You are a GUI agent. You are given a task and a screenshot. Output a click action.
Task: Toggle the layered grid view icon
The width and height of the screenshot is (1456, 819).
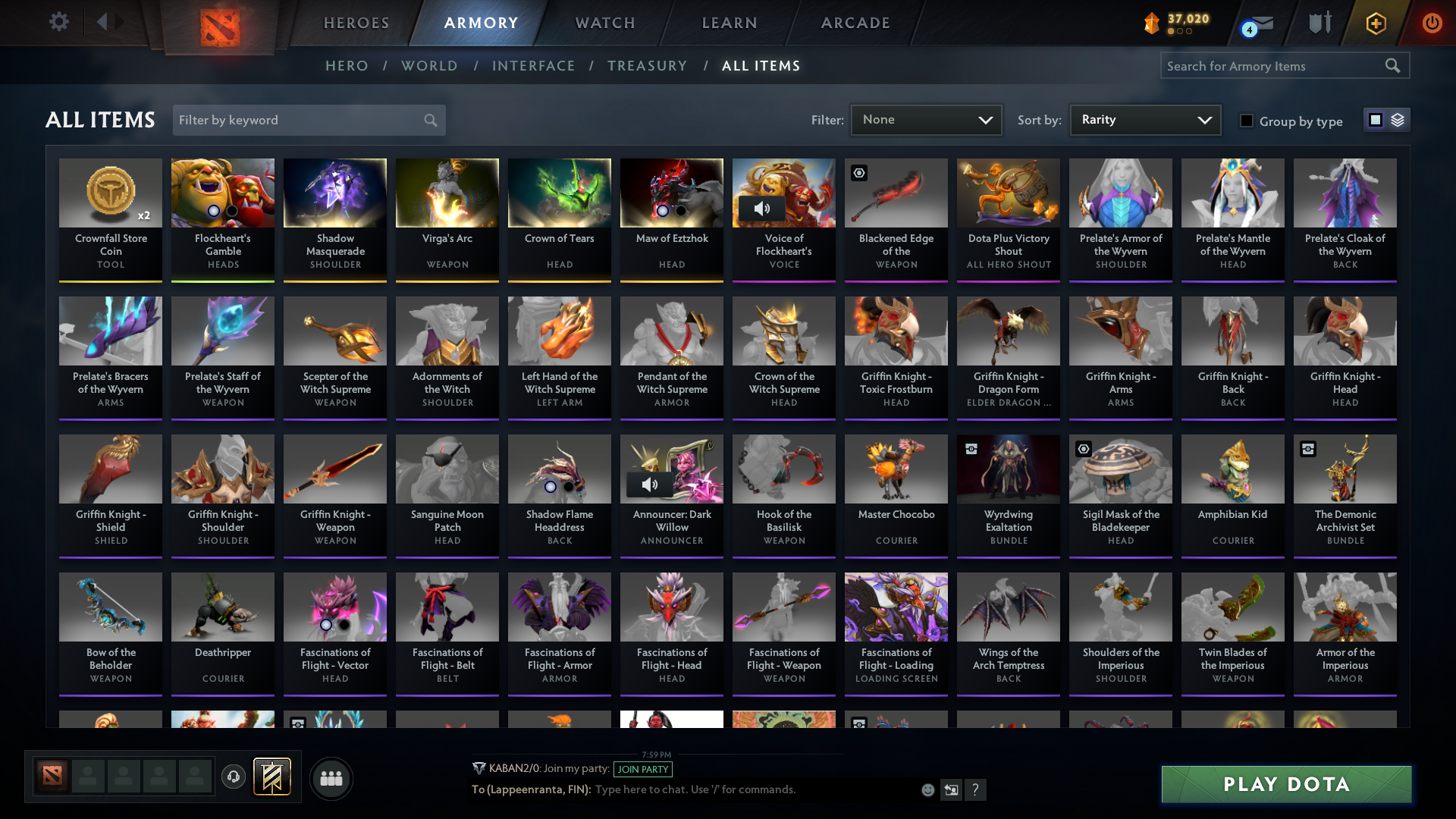click(1399, 120)
